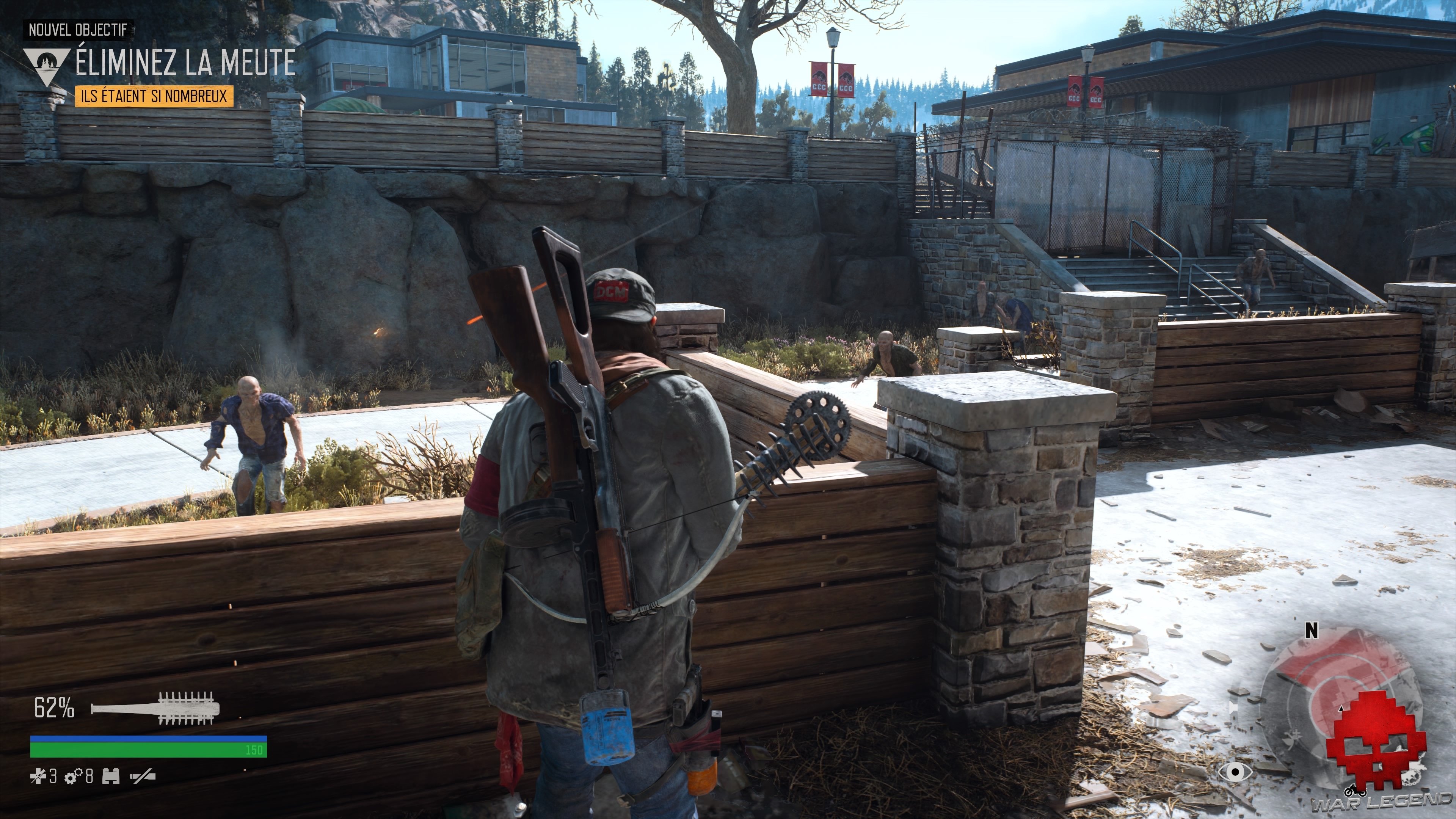Click the 150 health value label
This screenshot has width=1456, height=819.
pyautogui.click(x=255, y=751)
